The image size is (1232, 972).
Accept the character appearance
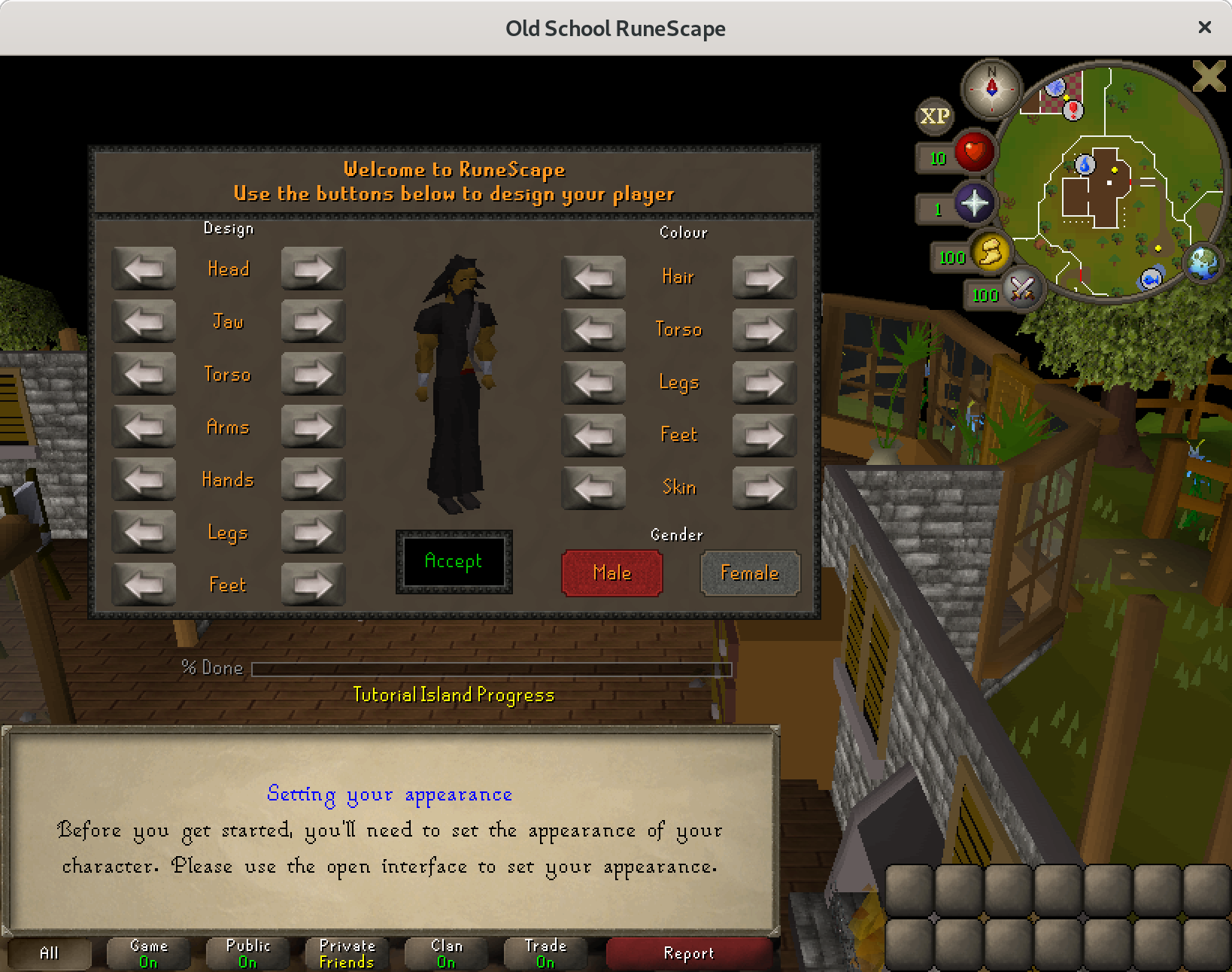[454, 561]
